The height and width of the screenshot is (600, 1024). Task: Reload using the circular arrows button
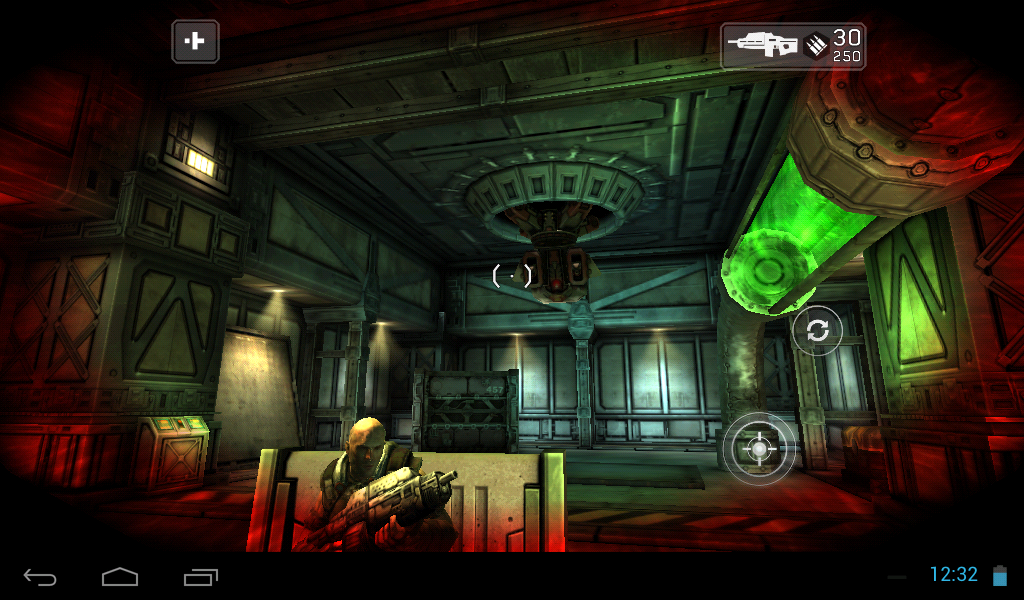(x=817, y=331)
